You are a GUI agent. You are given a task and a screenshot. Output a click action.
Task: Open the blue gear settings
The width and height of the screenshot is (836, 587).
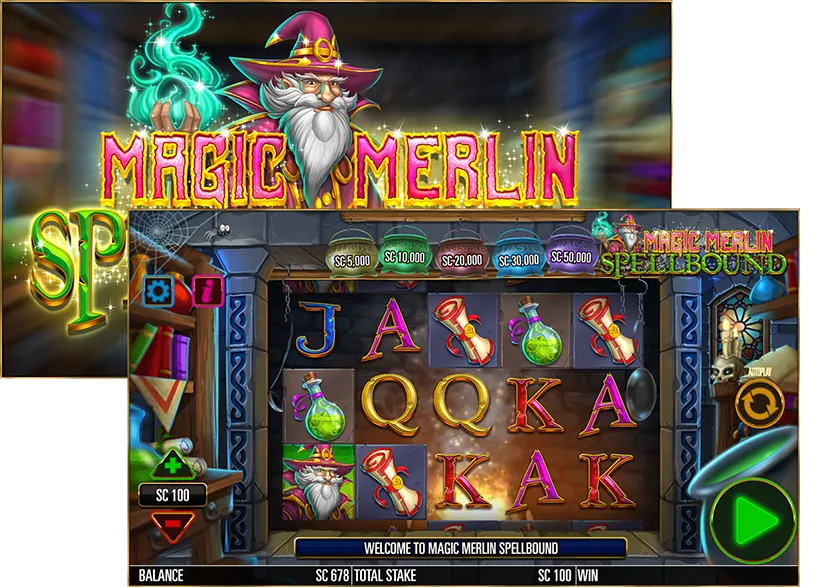158,291
